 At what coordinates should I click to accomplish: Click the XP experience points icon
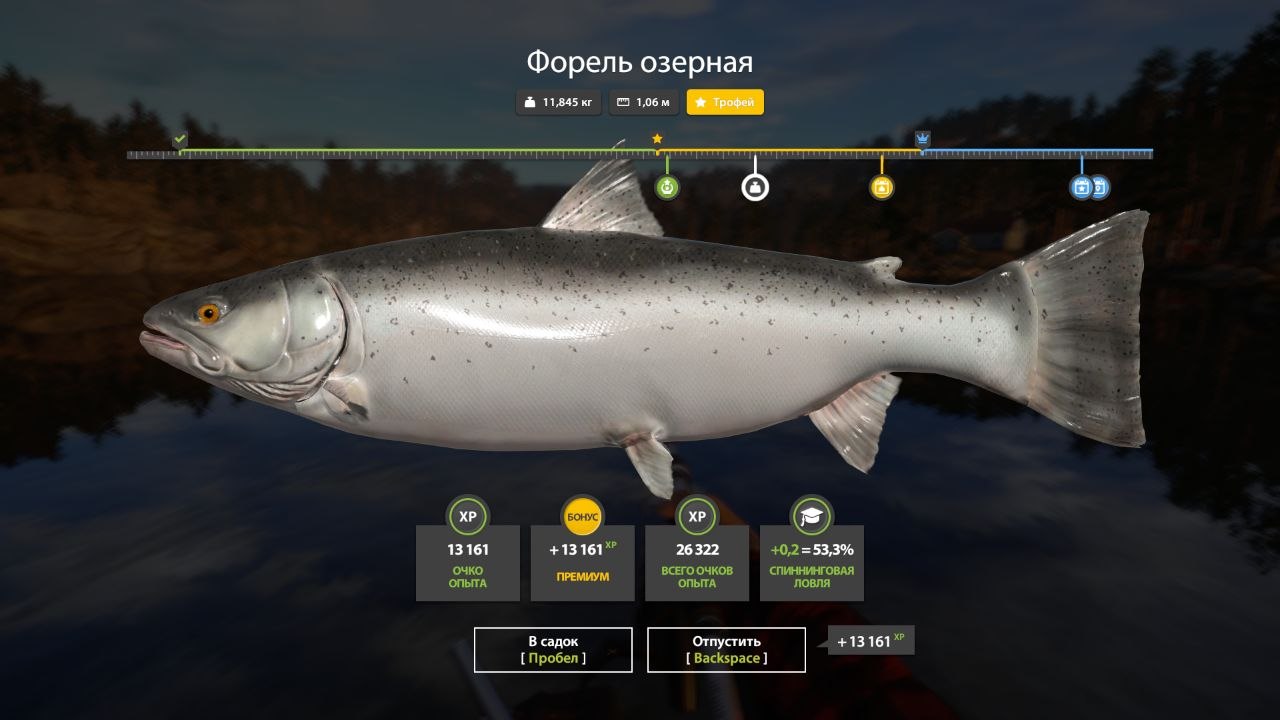(x=467, y=517)
